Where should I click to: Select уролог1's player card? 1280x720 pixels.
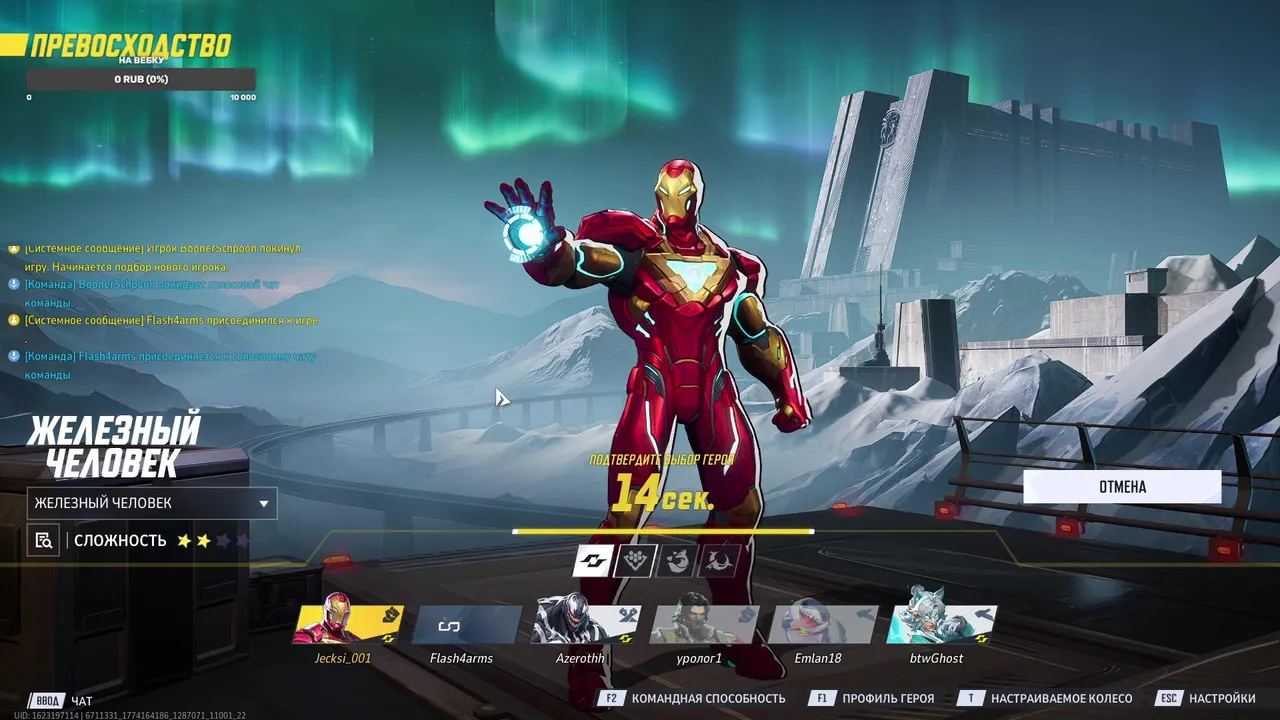coord(702,625)
